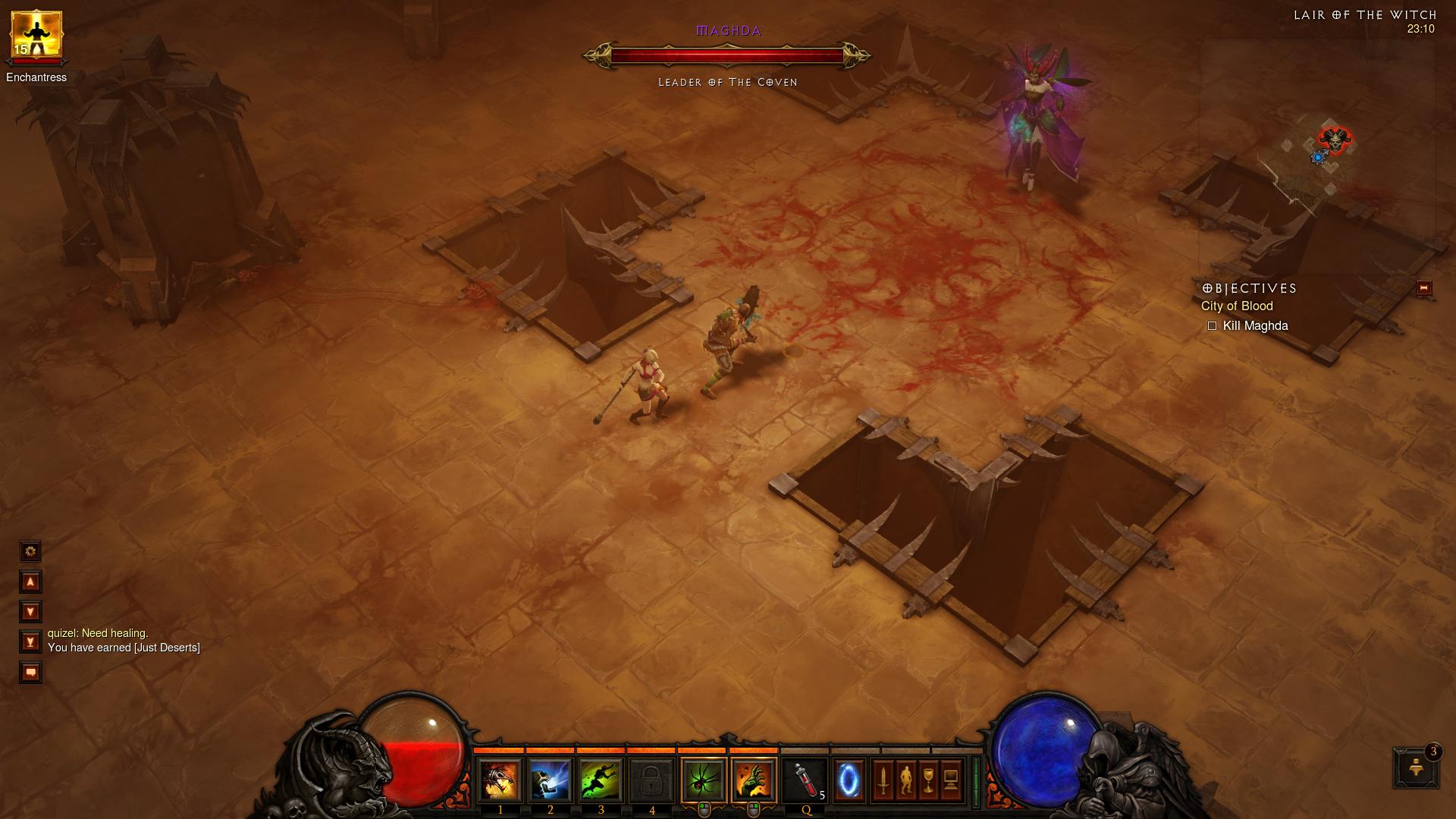This screenshot has width=1456, height=819.
Task: Use the green running figure skill
Action: point(601,780)
